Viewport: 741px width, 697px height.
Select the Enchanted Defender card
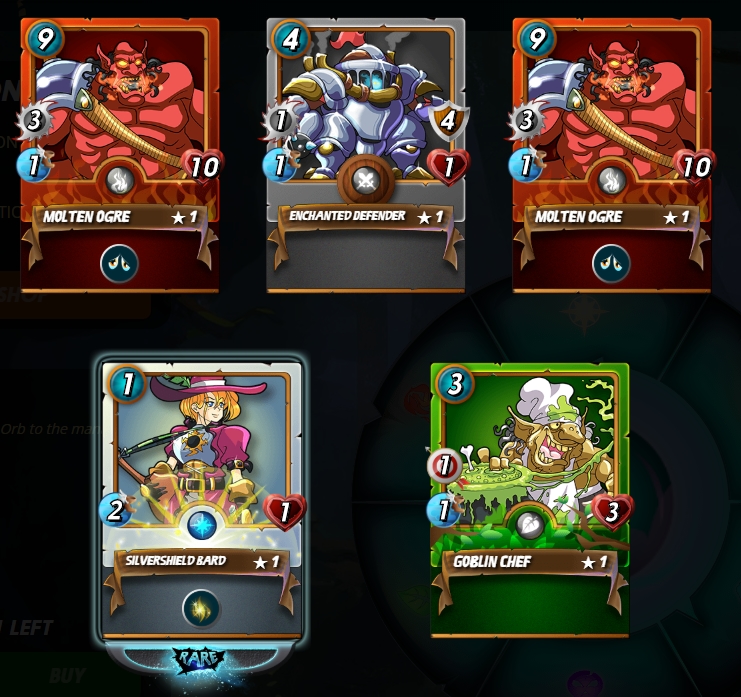click(x=365, y=150)
